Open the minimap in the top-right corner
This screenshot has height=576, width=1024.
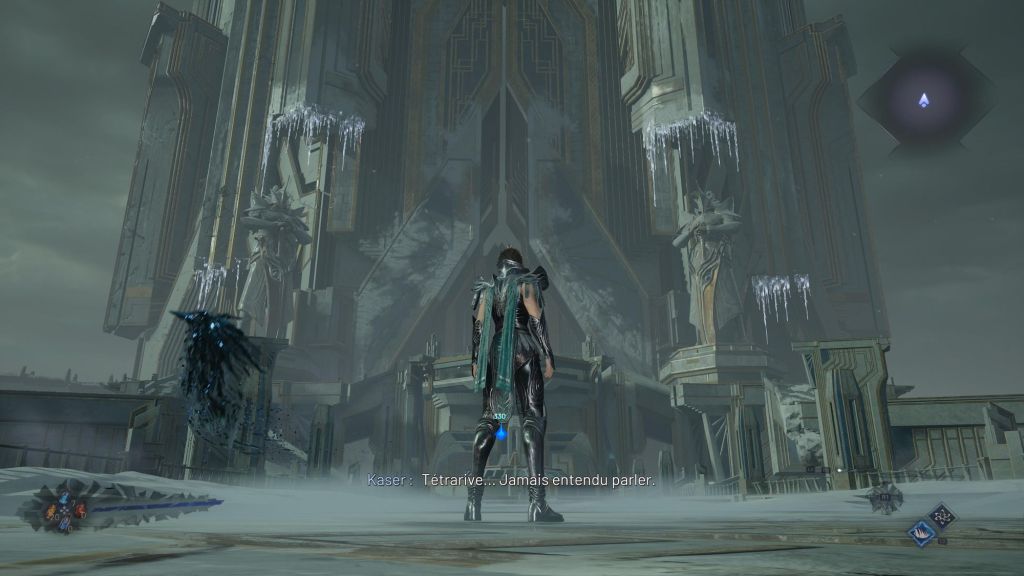tap(925, 99)
